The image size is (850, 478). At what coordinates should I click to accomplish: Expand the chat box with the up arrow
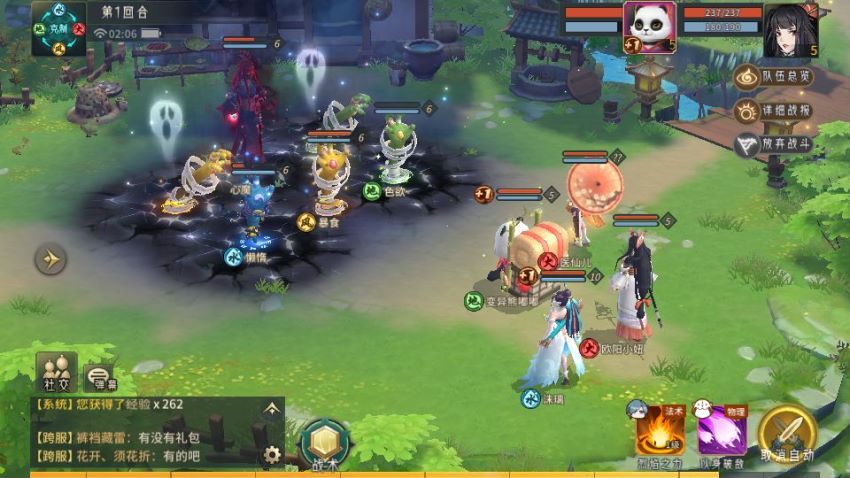(x=271, y=408)
